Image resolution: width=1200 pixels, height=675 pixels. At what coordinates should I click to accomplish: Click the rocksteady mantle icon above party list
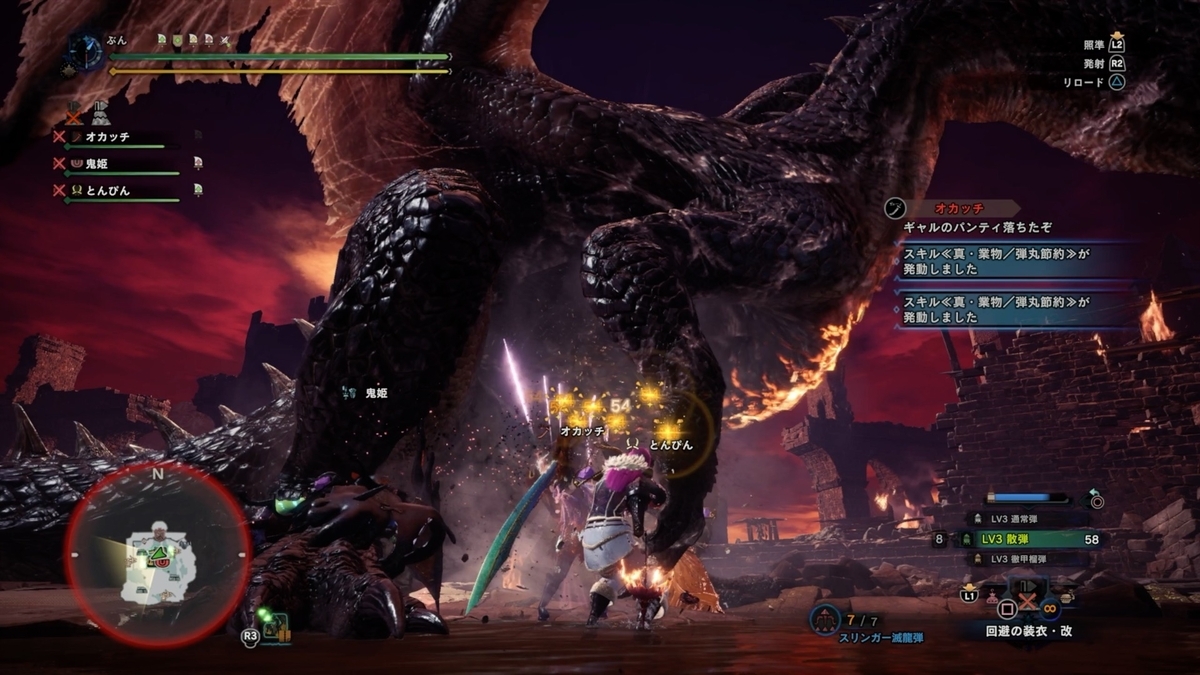pos(99,111)
